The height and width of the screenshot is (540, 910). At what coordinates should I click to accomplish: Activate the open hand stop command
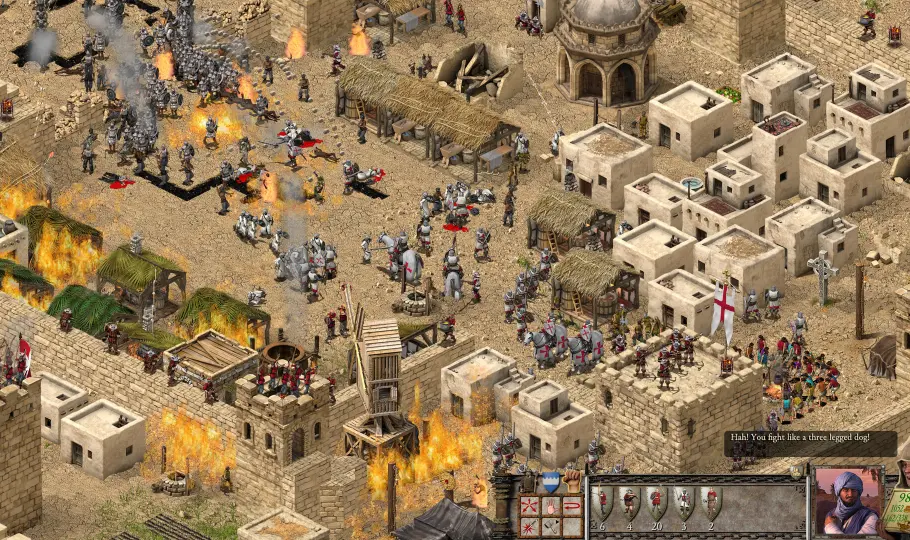coord(551,505)
